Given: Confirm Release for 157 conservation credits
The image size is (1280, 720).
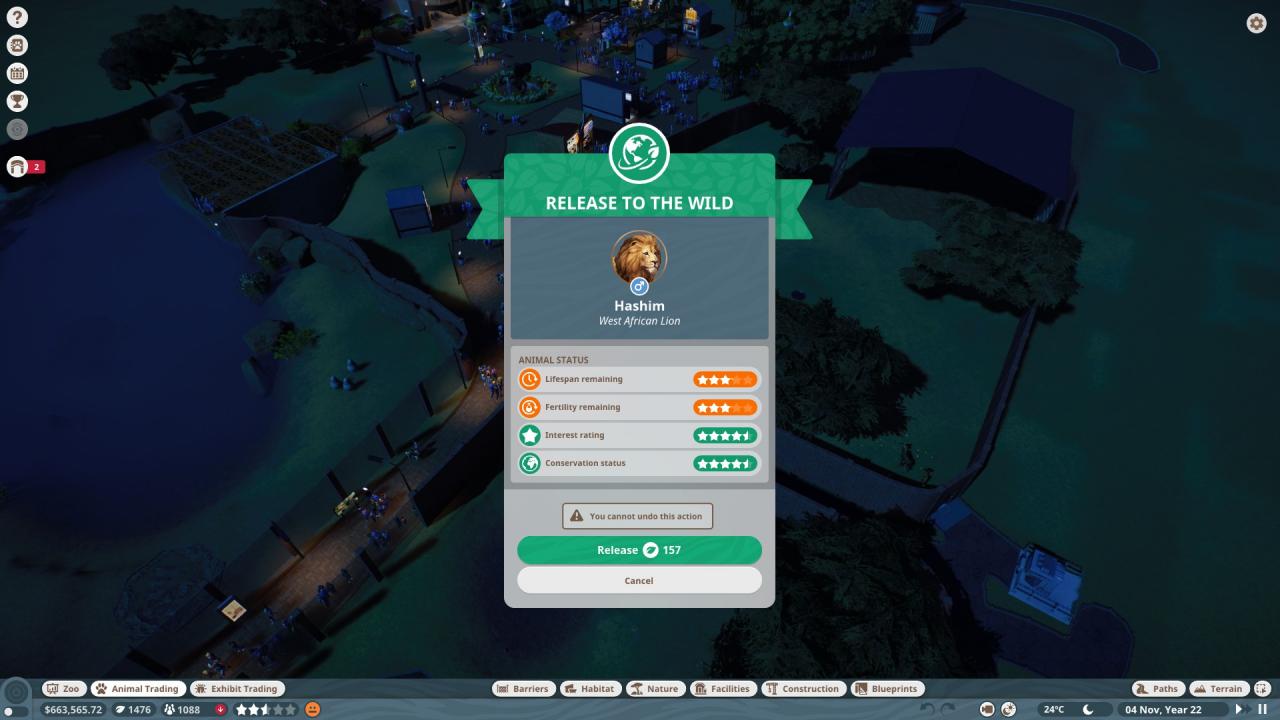Looking at the screenshot, I should coord(639,550).
